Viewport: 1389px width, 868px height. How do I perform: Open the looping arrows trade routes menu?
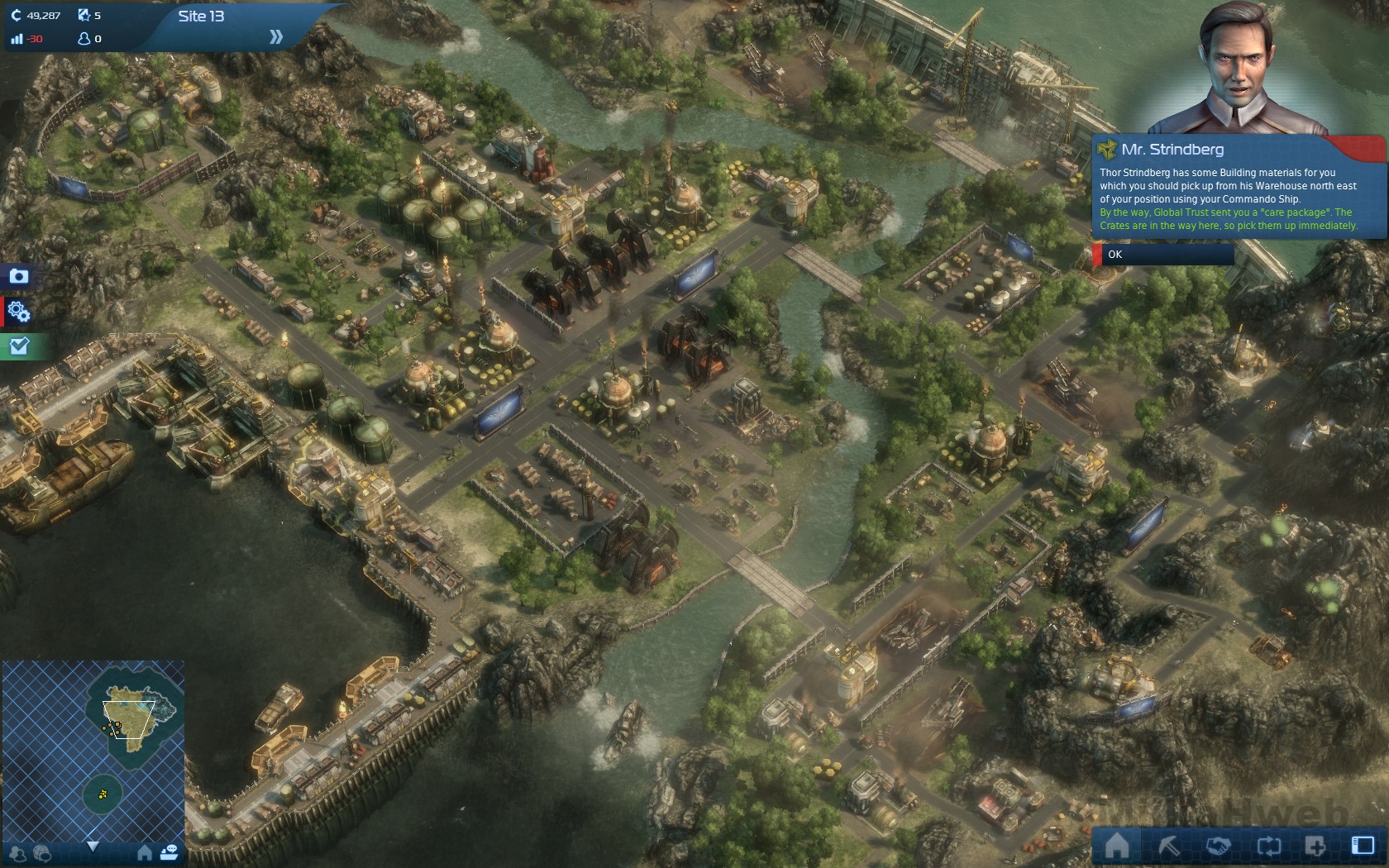[1268, 846]
